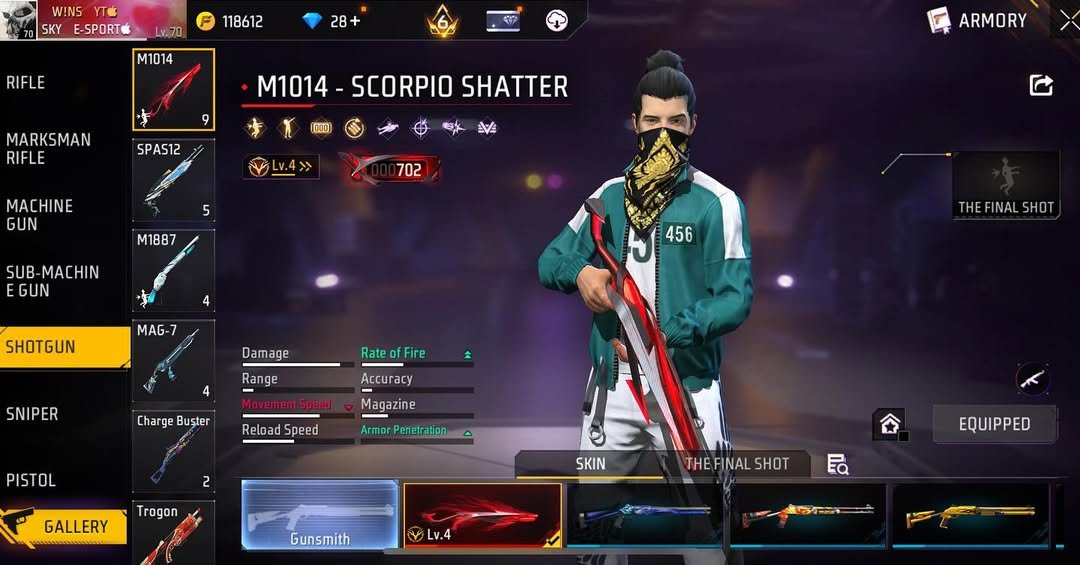Close the Armory screen
The width and height of the screenshot is (1080, 565).
[1068, 20]
